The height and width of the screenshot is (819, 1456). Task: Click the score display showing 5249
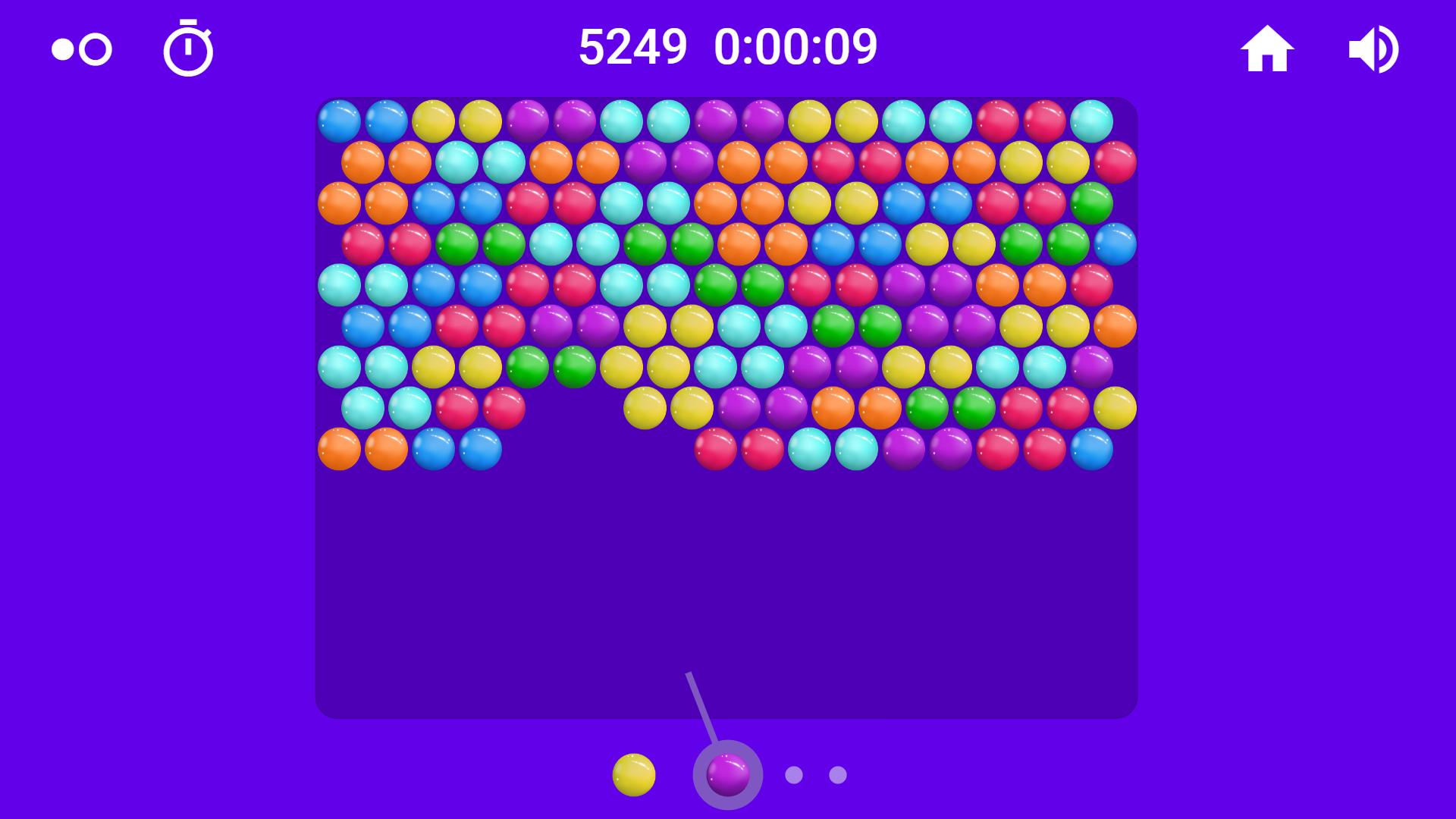coord(632,45)
